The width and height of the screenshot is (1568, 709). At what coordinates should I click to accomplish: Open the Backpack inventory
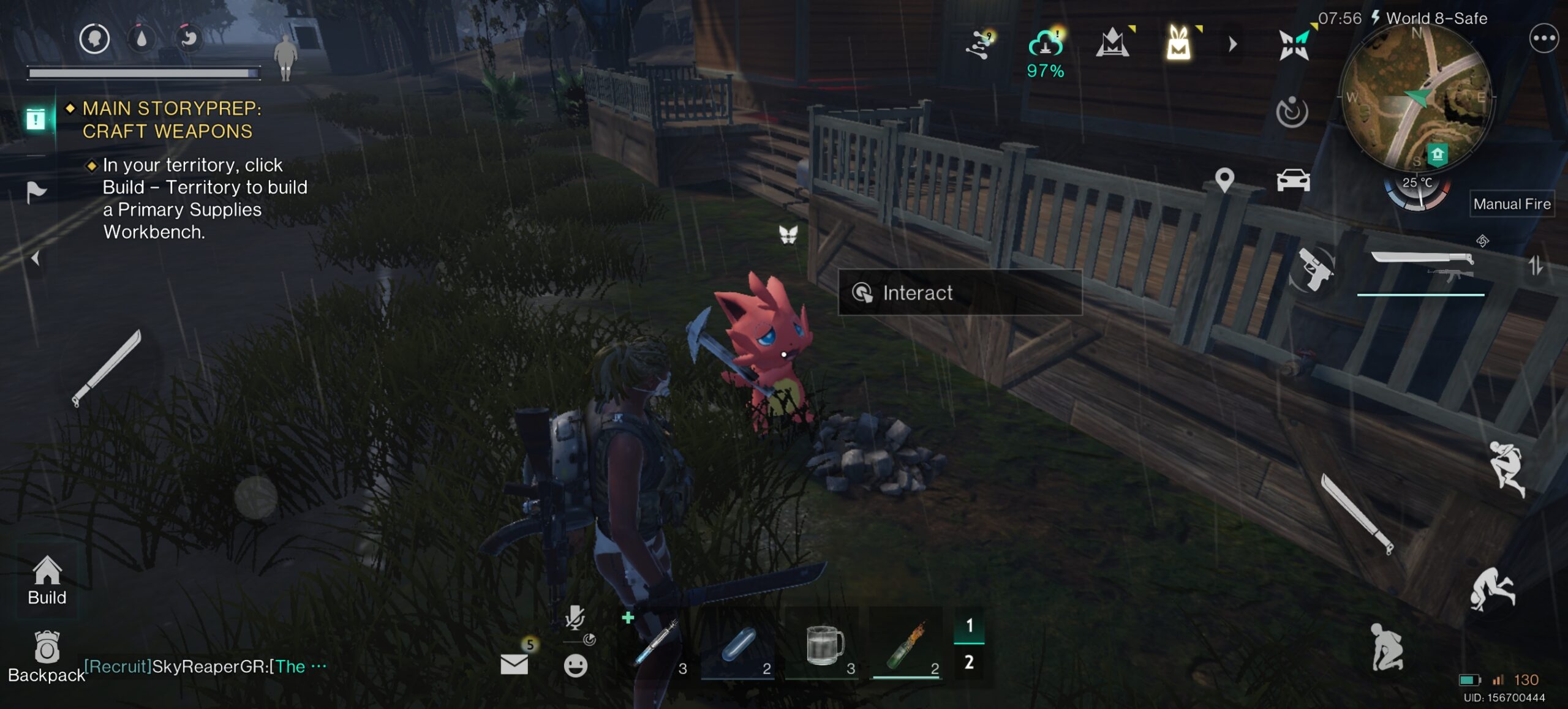[x=47, y=656]
